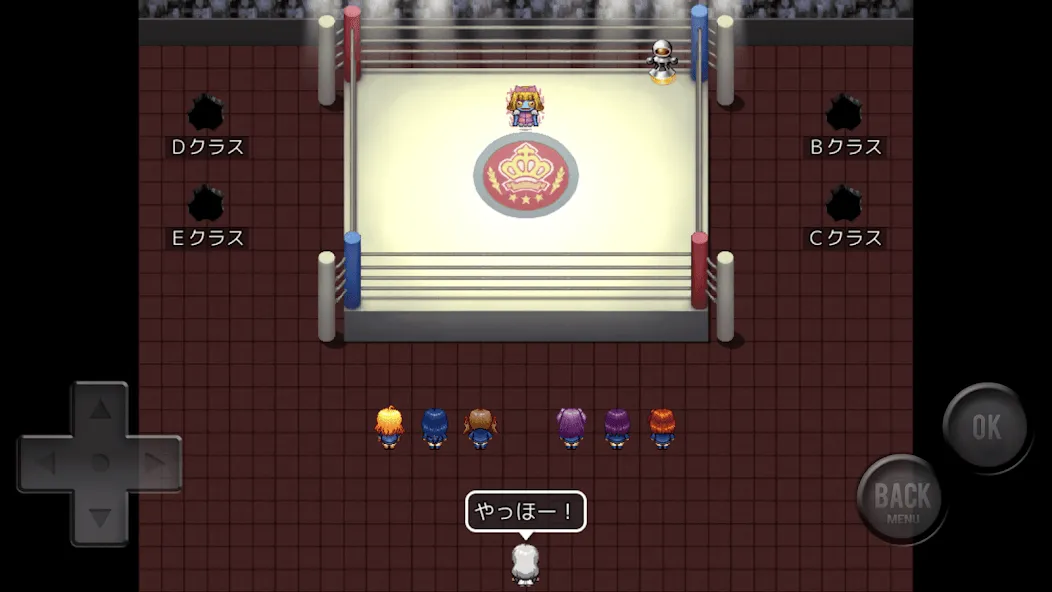Open the menu with the BACK button
1052x592 pixels.
(901, 499)
